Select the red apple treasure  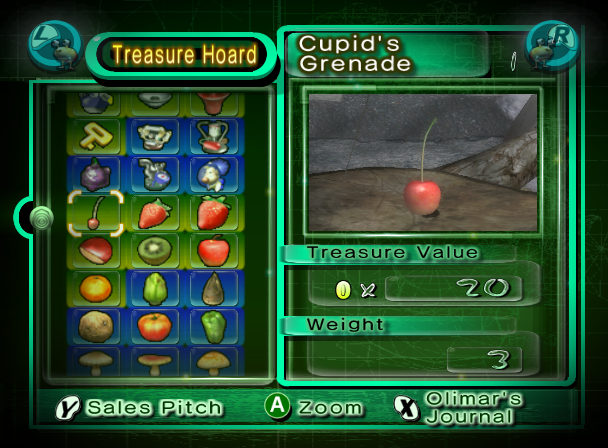pyautogui.click(x=213, y=250)
